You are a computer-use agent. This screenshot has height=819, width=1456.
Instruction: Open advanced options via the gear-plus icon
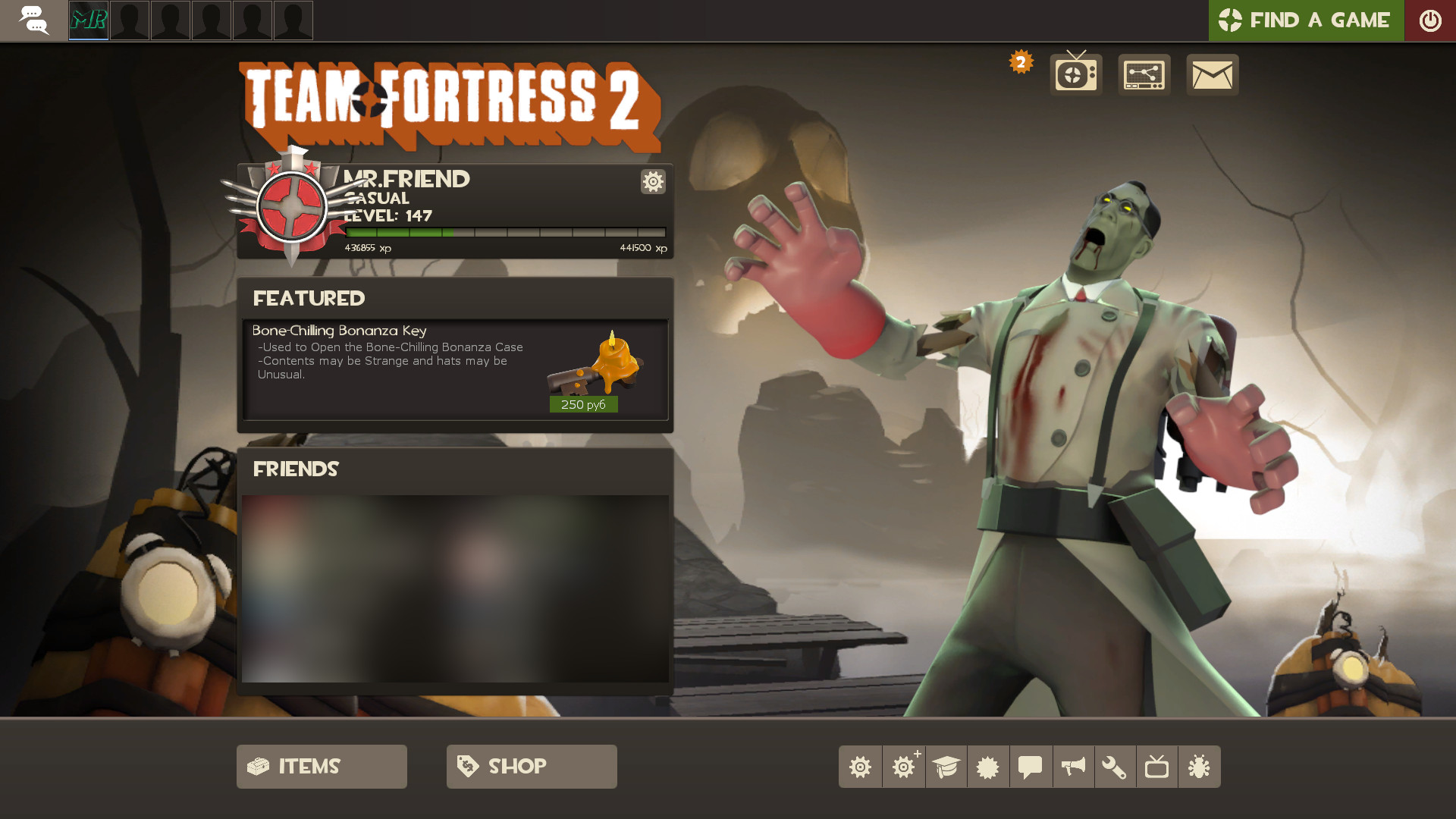pos(903,766)
